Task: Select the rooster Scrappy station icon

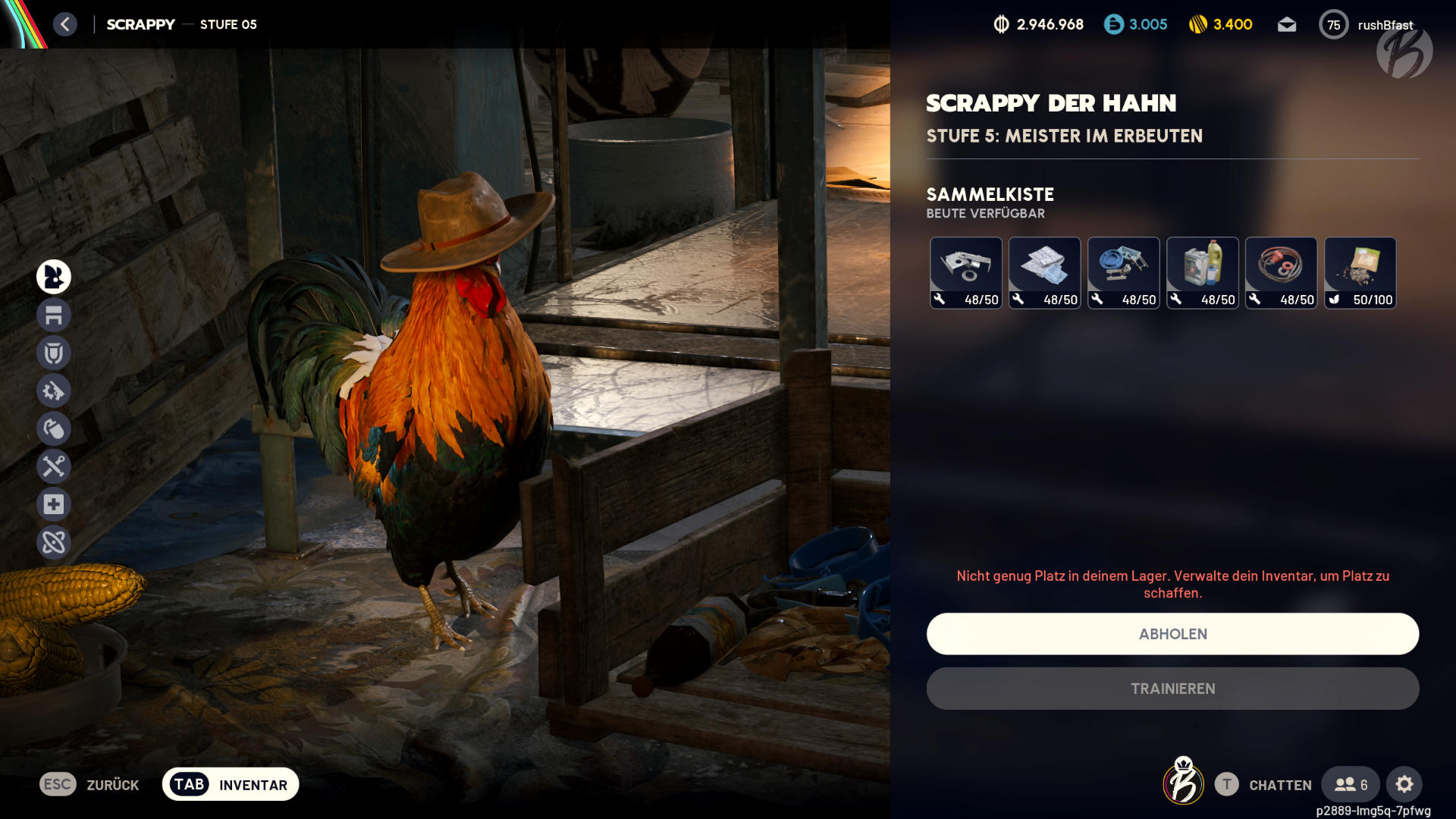Action: pyautogui.click(x=54, y=277)
